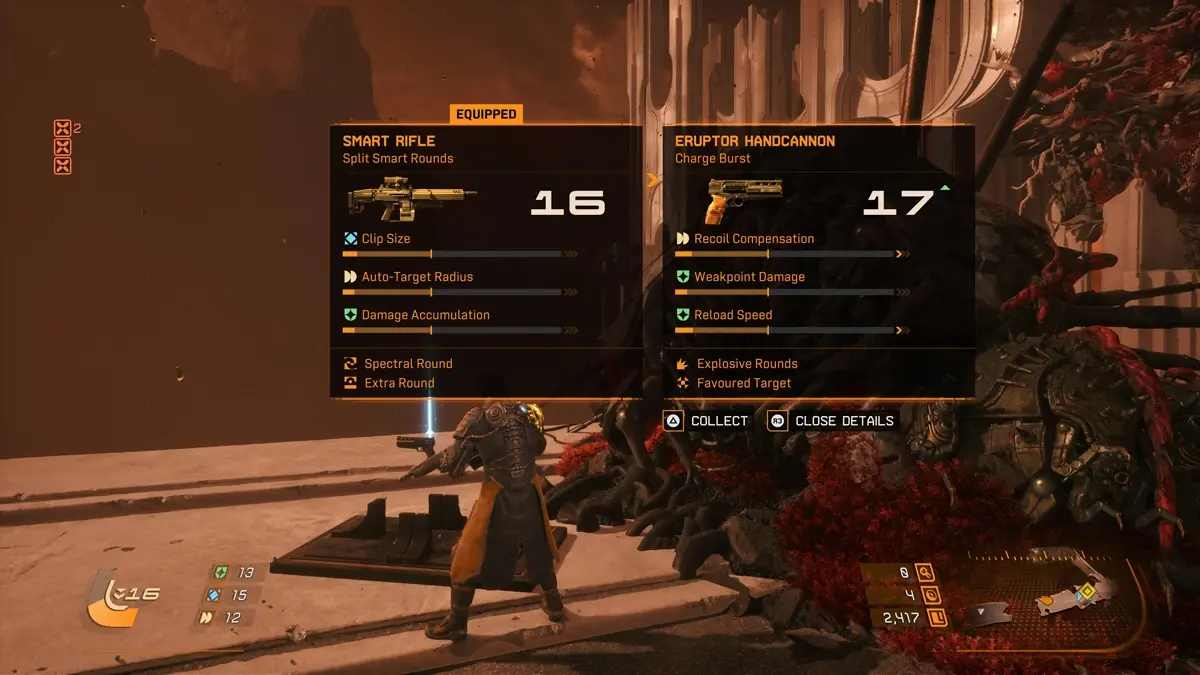Choose the Damage Accumulation trait row
The height and width of the screenshot is (675, 1200).
[x=425, y=315]
